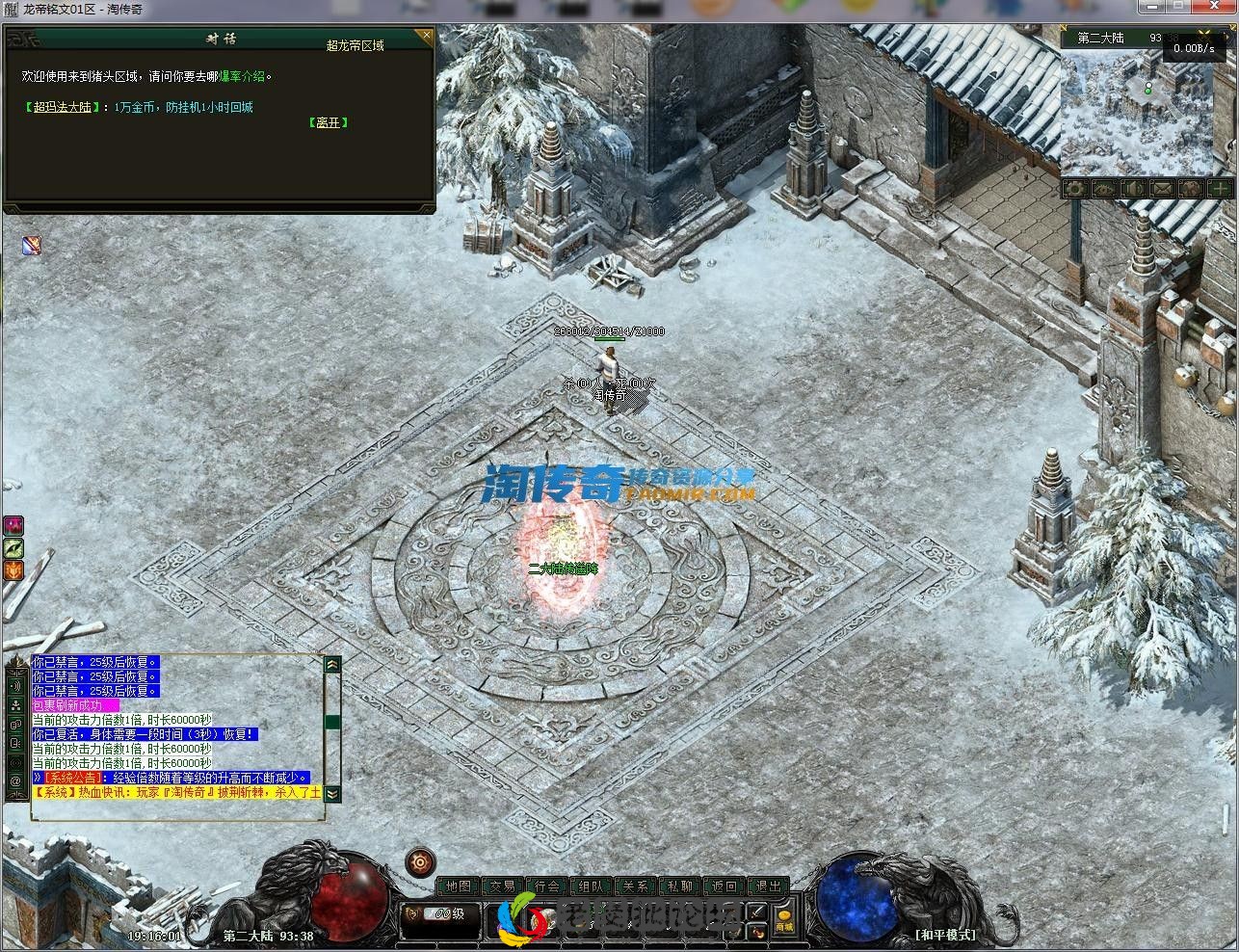Open the 交易 trade menu
Viewport: 1239px width, 952px height.
click(503, 886)
